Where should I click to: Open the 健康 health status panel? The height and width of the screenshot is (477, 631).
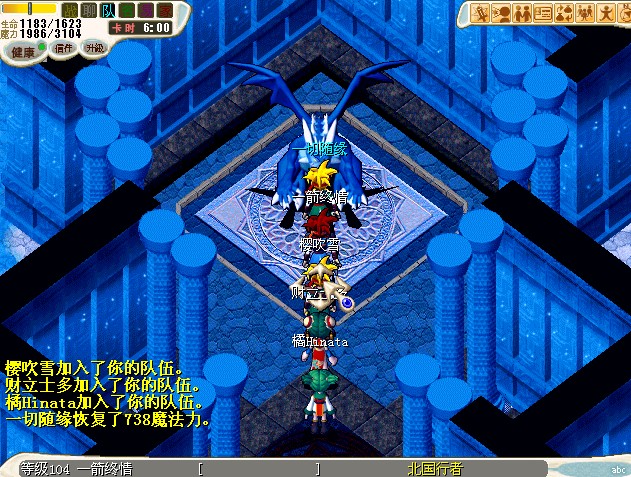[x=23, y=50]
